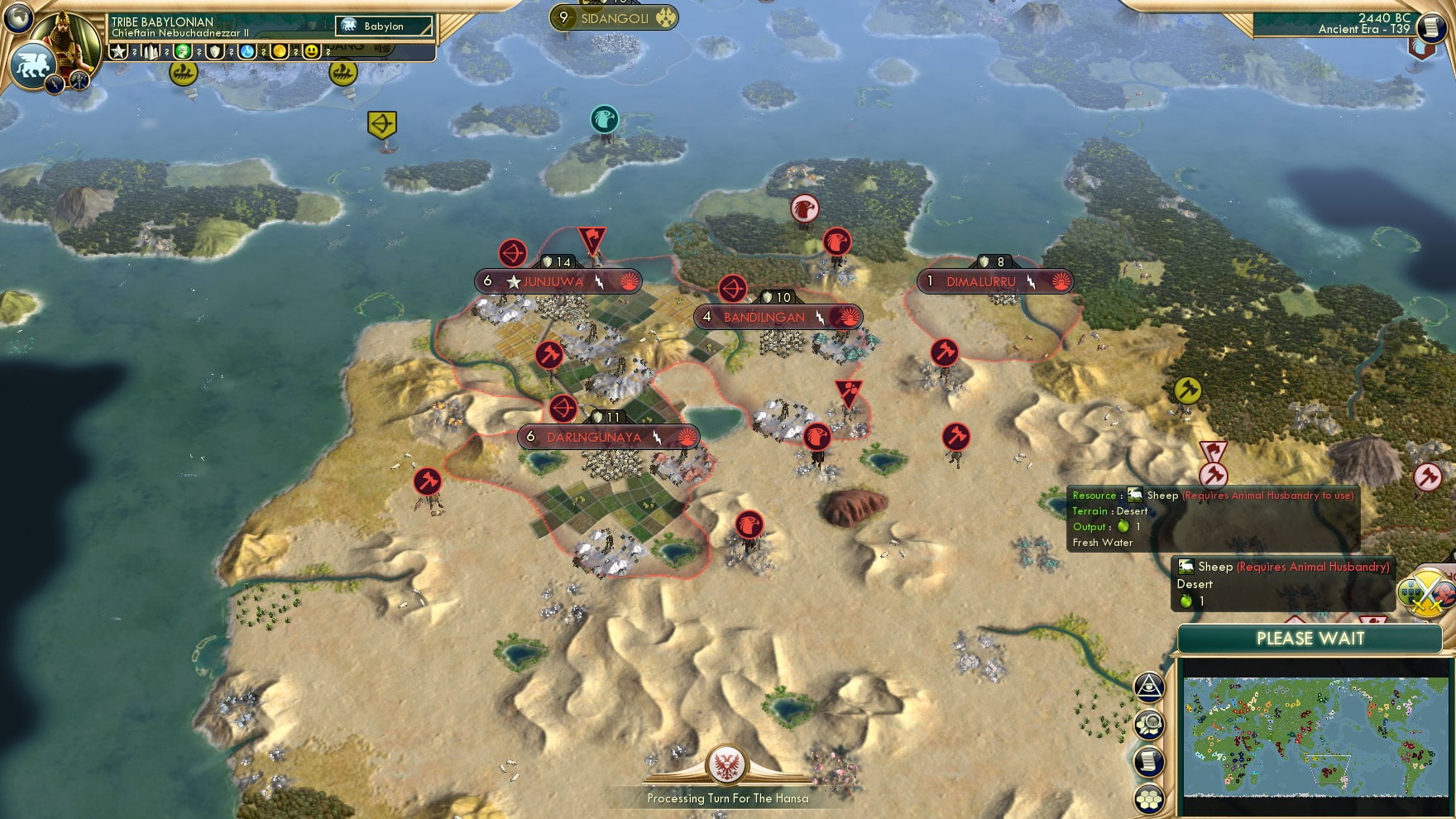Screen dimensions: 1456x819
Task: Toggle the eye overlay icon above the minimap
Action: click(1150, 685)
